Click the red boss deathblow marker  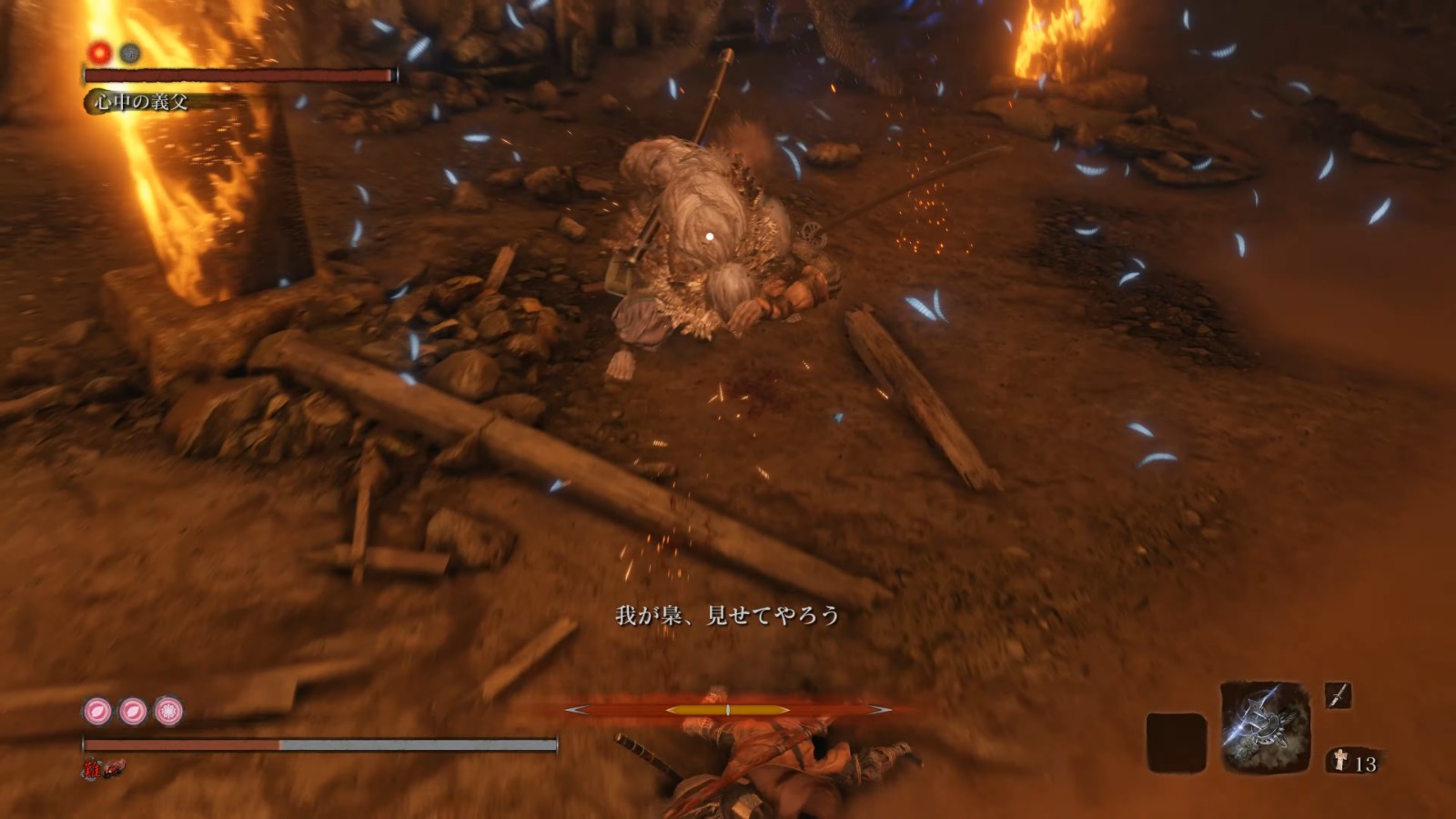(x=99, y=53)
